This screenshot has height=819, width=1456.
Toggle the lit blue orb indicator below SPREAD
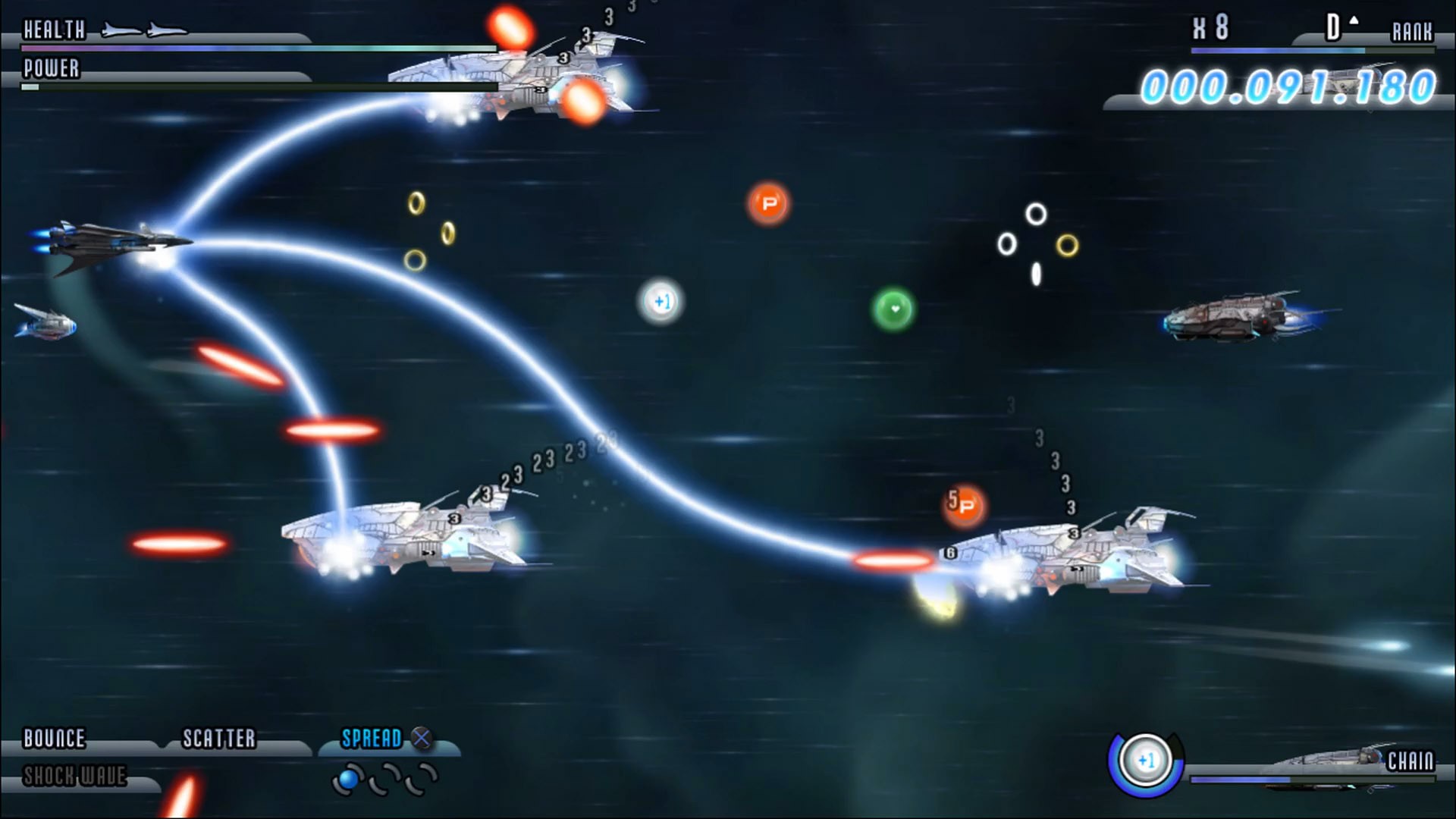click(348, 779)
